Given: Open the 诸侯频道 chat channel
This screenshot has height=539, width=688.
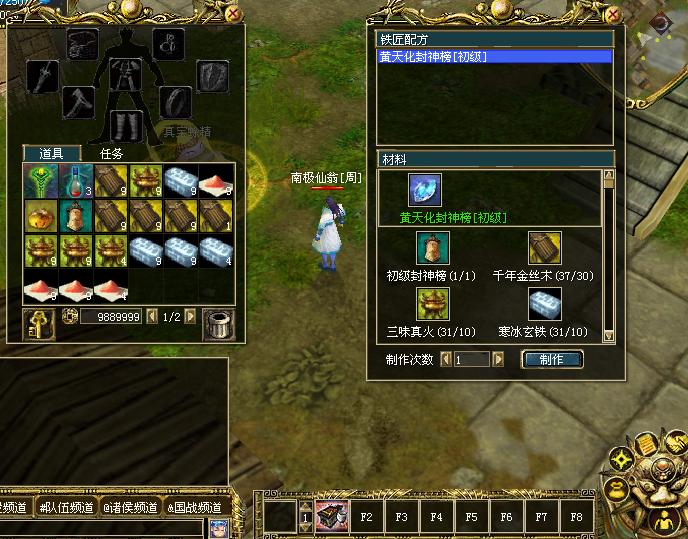Looking at the screenshot, I should [x=131, y=508].
